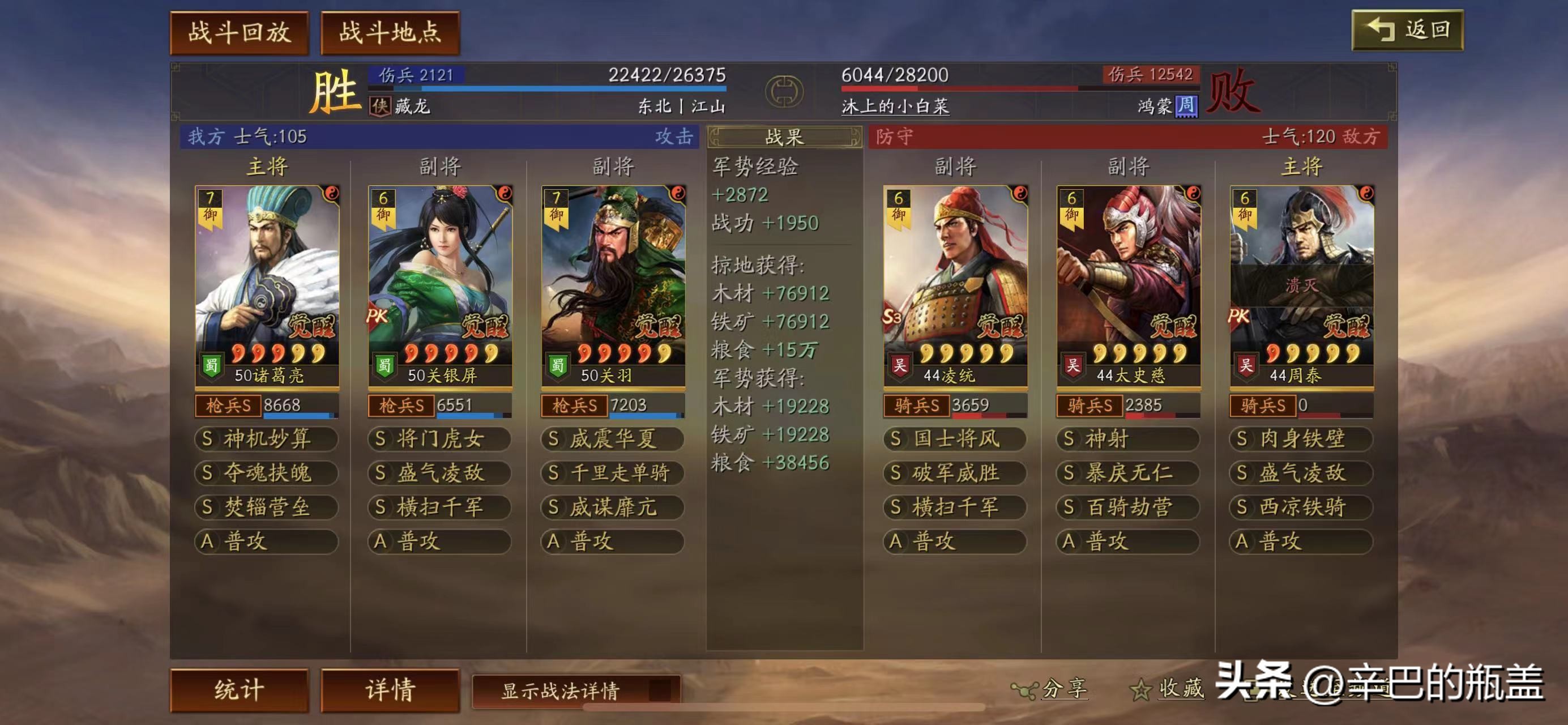The width and height of the screenshot is (1568, 725).
Task: Open the 统计 statistics view
Action: click(239, 690)
